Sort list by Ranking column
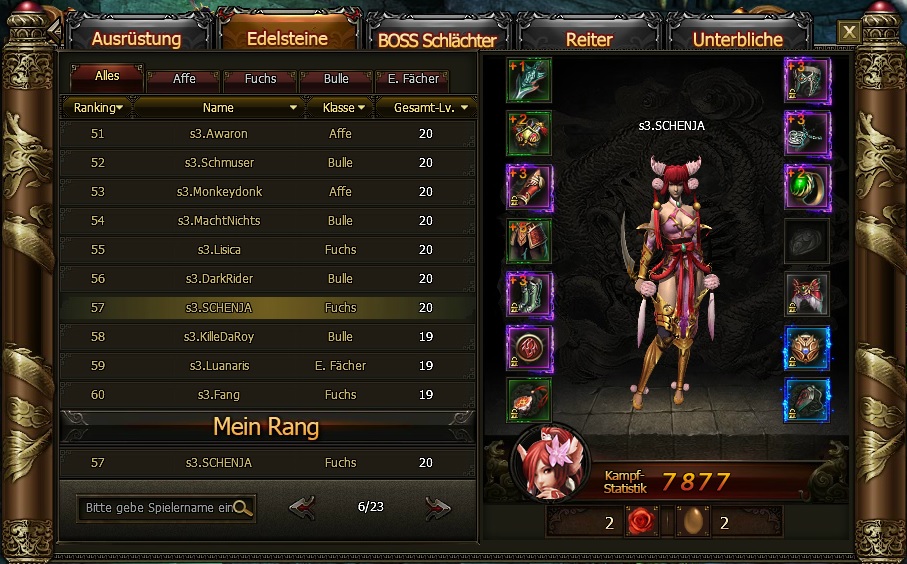The height and width of the screenshot is (564, 907). click(x=98, y=107)
